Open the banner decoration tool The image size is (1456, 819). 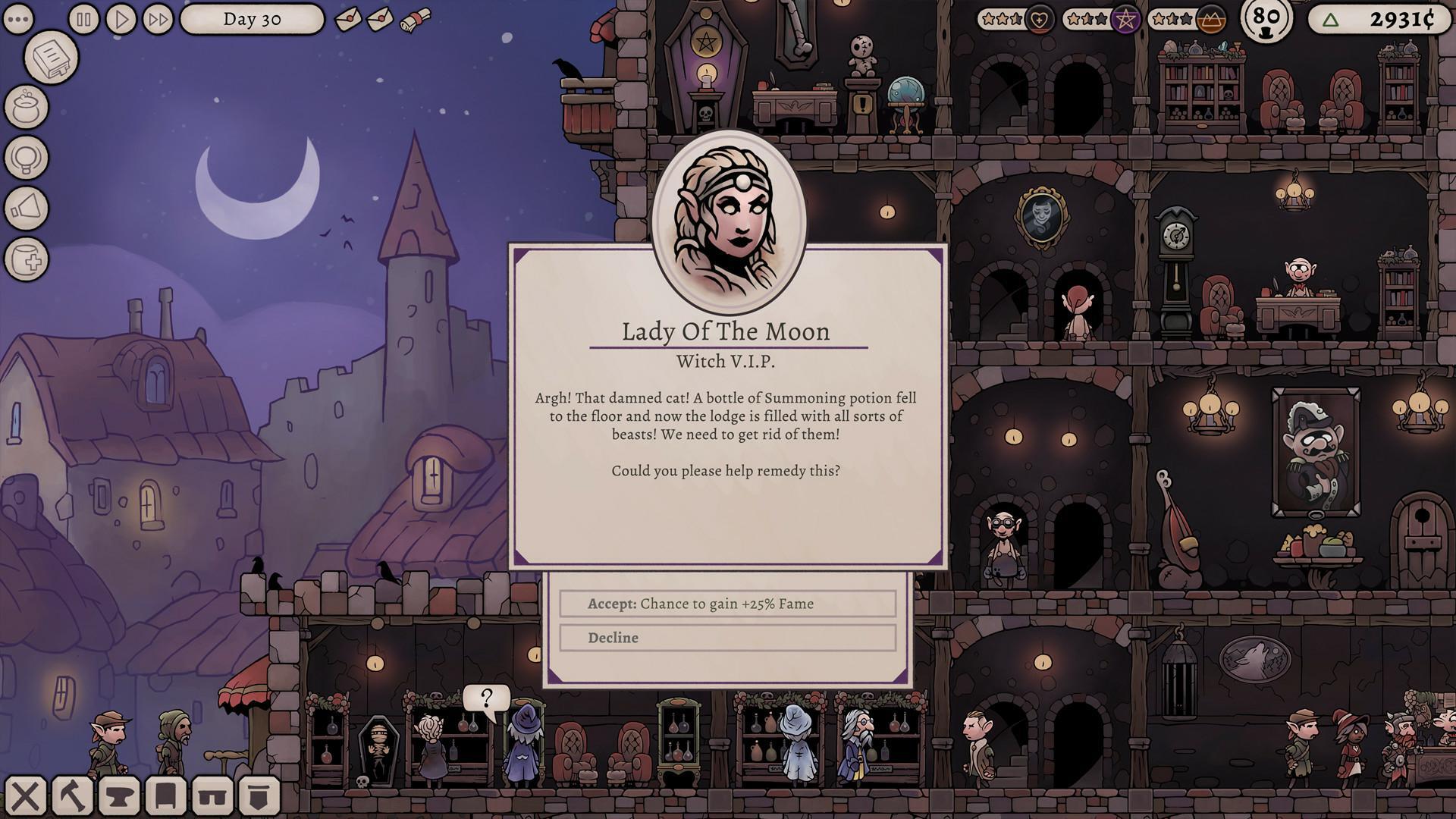click(259, 796)
